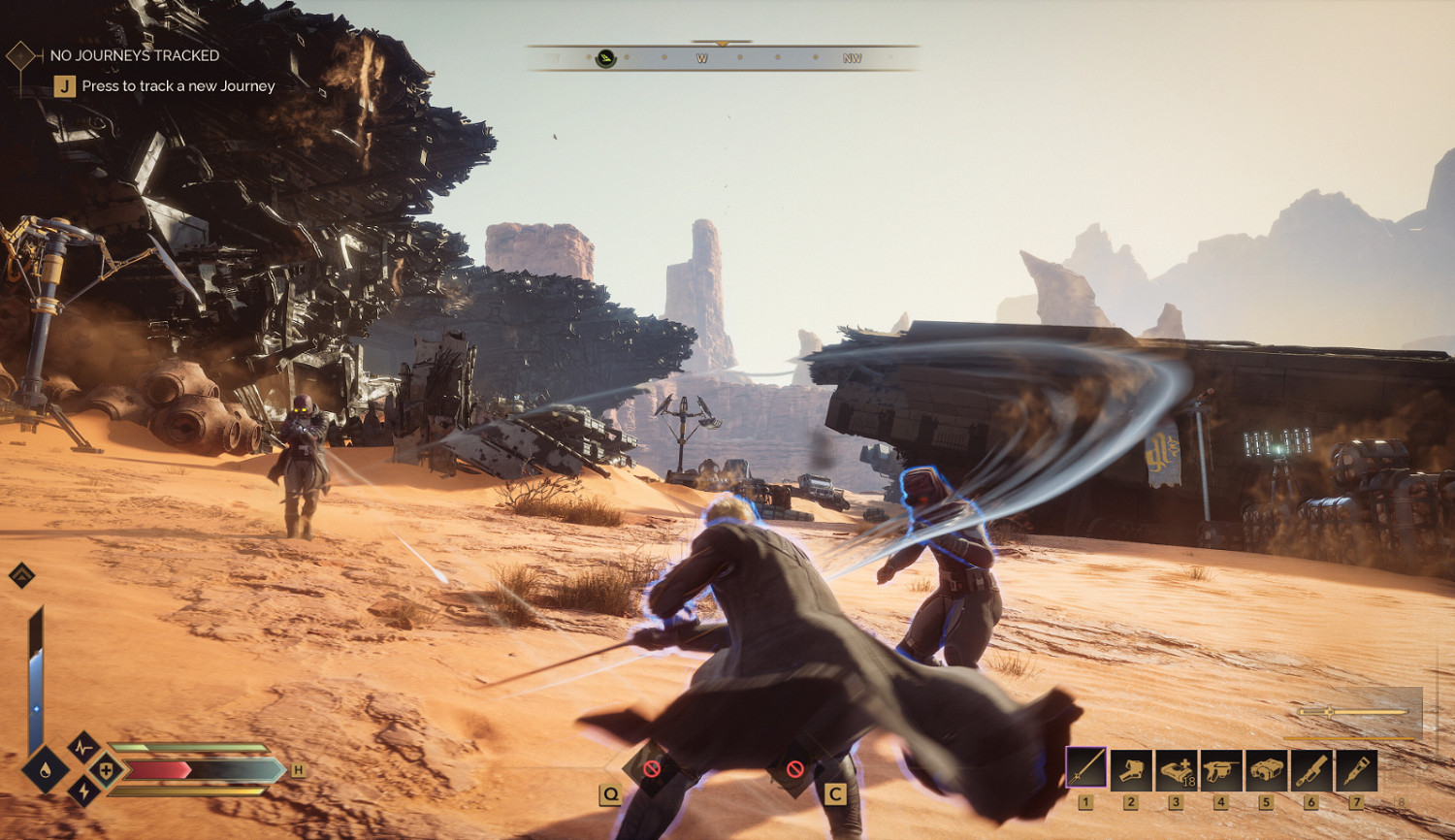
Task: Click the shield with cross health icon
Action: 106,771
